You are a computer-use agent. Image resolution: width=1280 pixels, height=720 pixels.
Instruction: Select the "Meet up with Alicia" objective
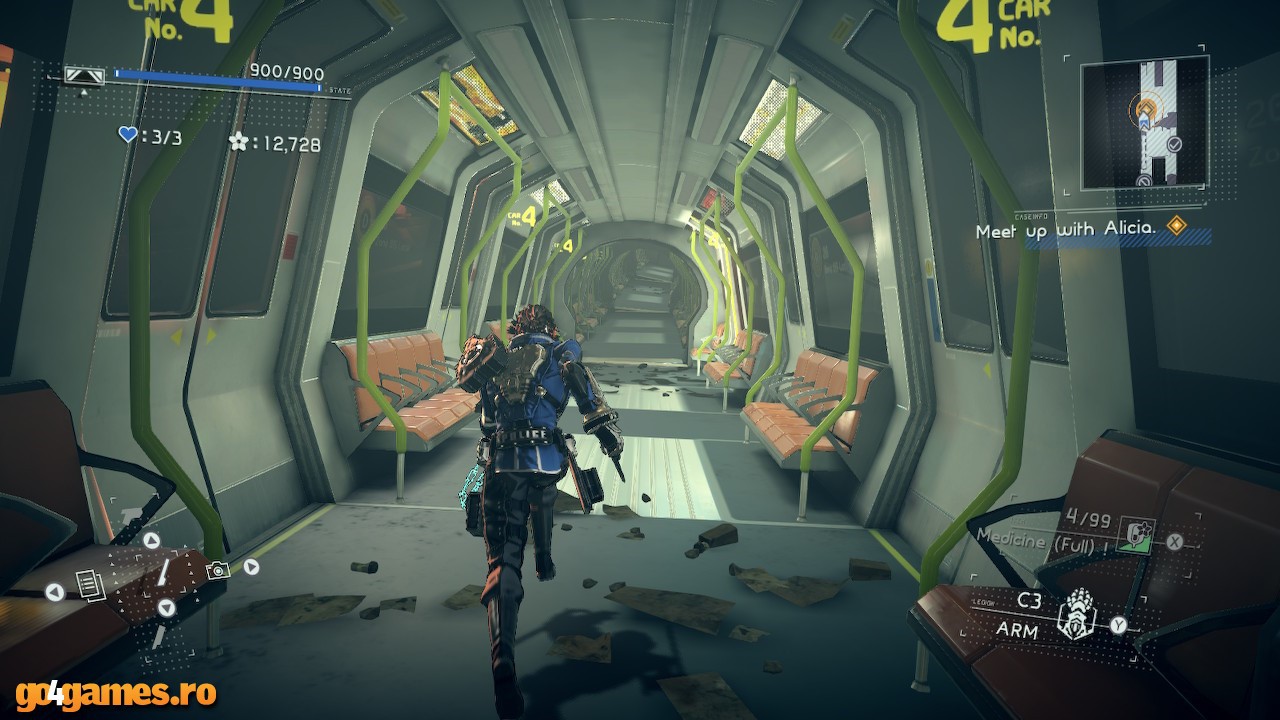tap(1066, 230)
